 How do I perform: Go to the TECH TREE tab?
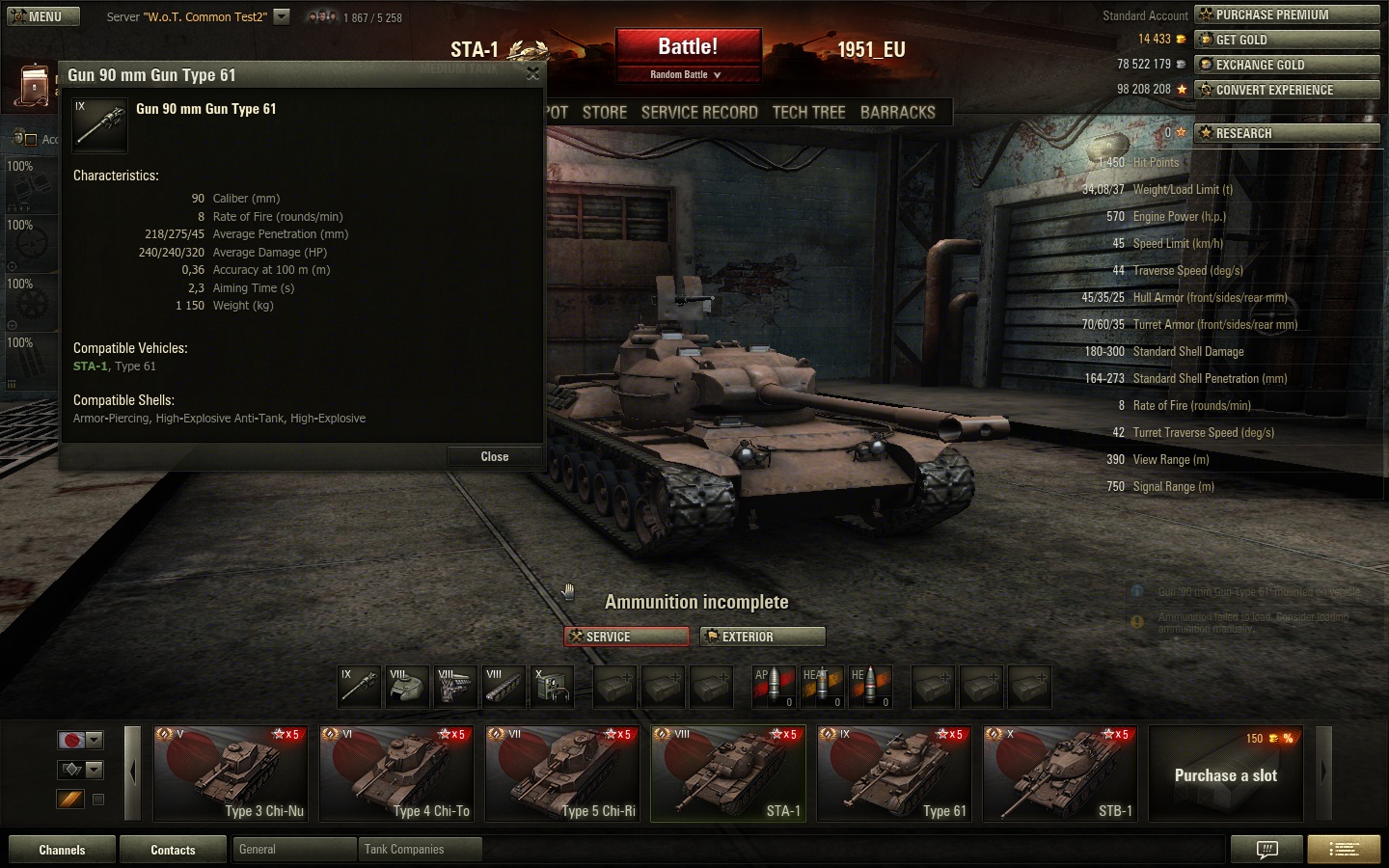pos(808,113)
